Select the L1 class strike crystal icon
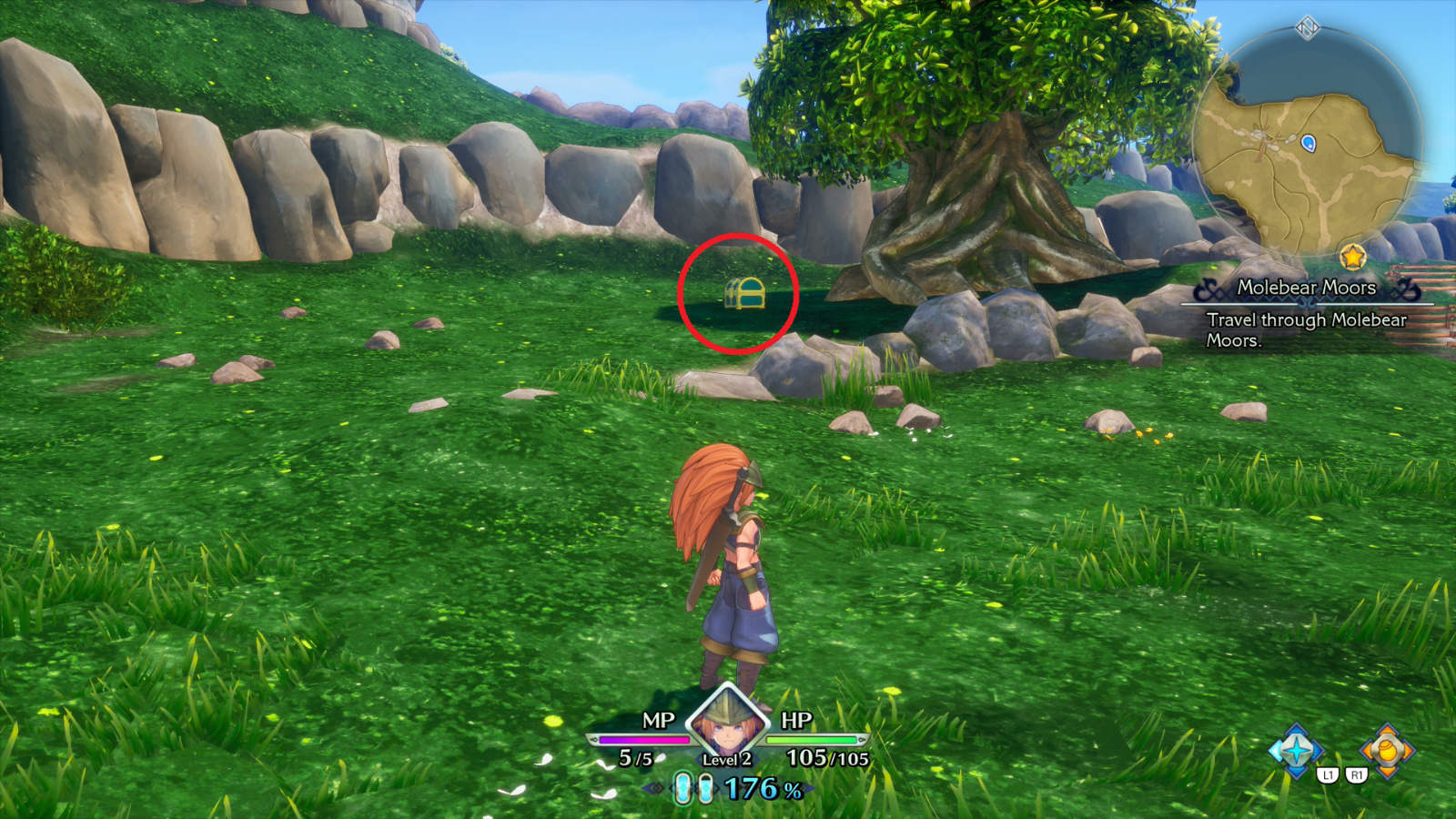The height and width of the screenshot is (819, 1456). click(1296, 749)
